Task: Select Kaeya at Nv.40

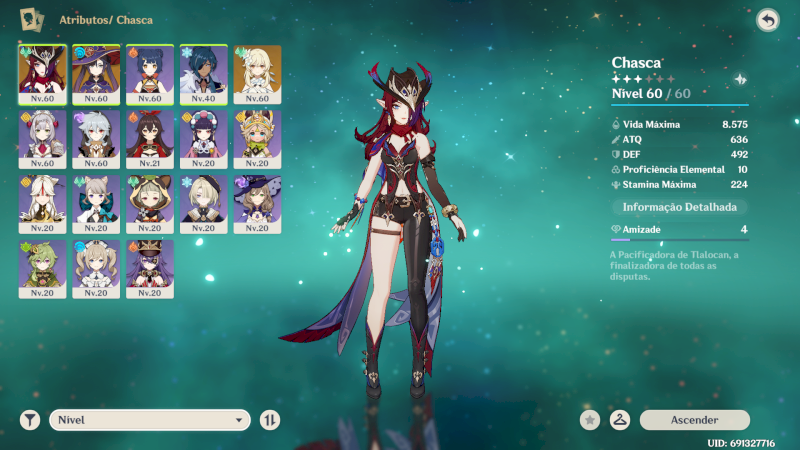Action: point(204,74)
